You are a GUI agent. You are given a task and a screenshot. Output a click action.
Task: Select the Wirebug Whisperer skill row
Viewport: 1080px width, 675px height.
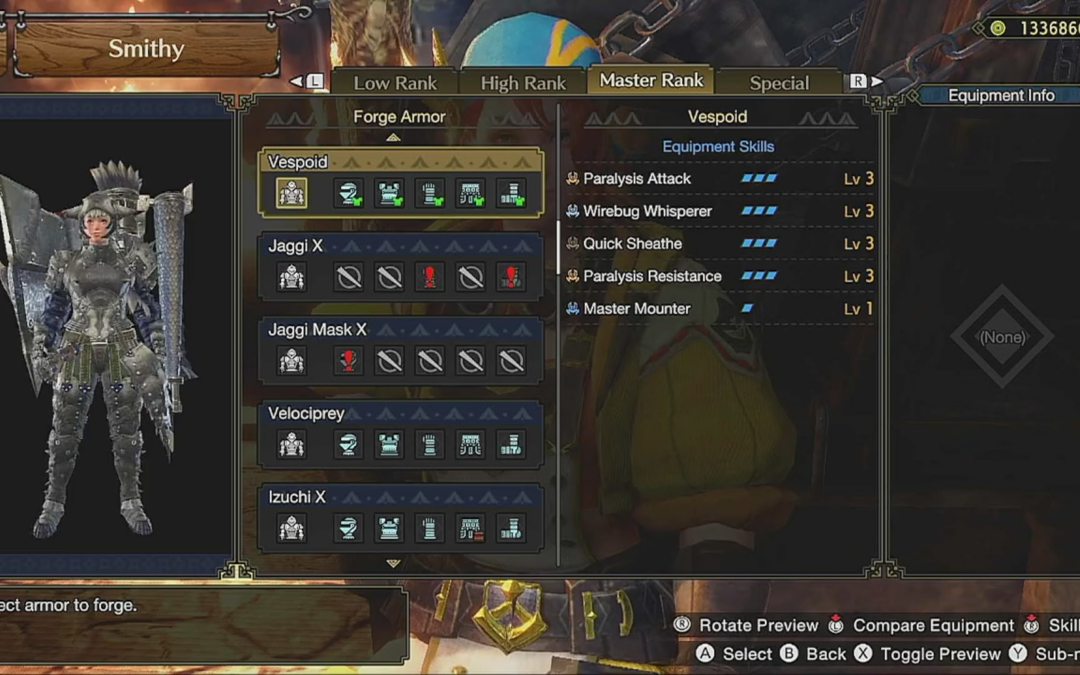(x=718, y=211)
